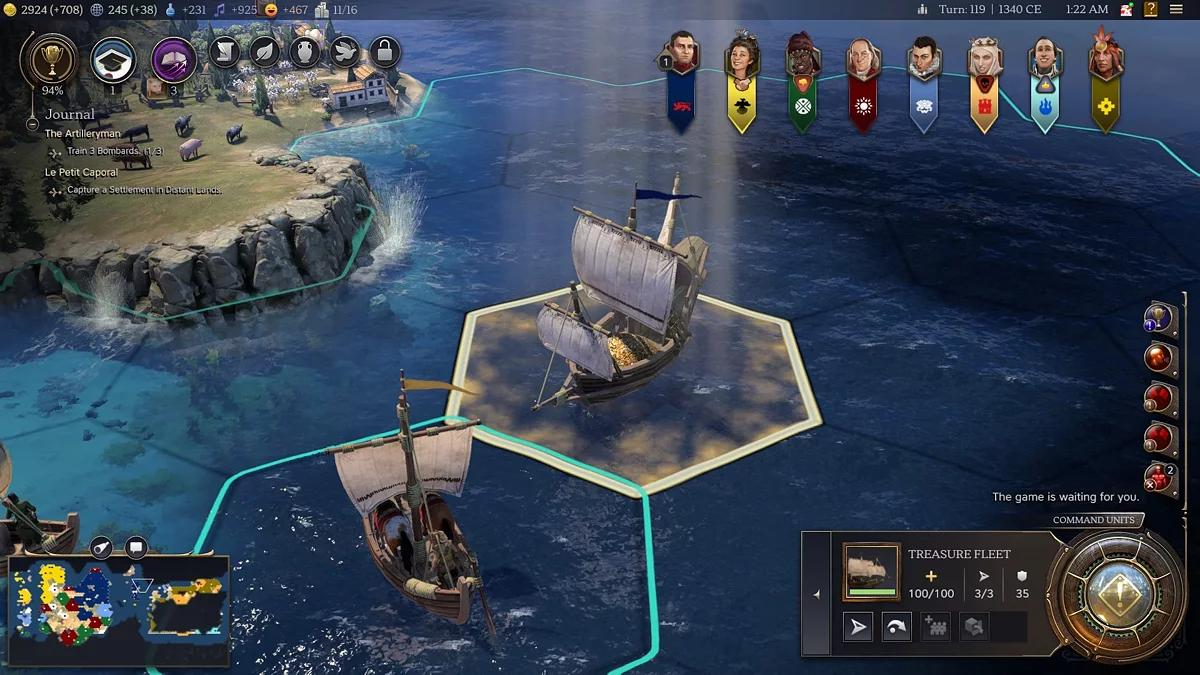Select the crowned queen leader portrait

tap(984, 60)
